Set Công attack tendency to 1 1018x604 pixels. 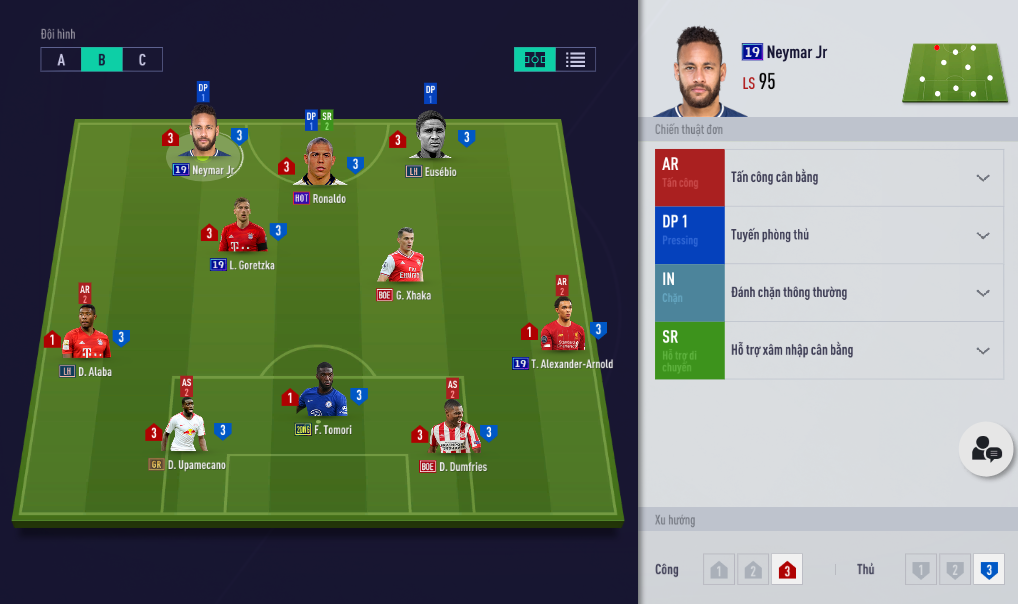coord(718,570)
